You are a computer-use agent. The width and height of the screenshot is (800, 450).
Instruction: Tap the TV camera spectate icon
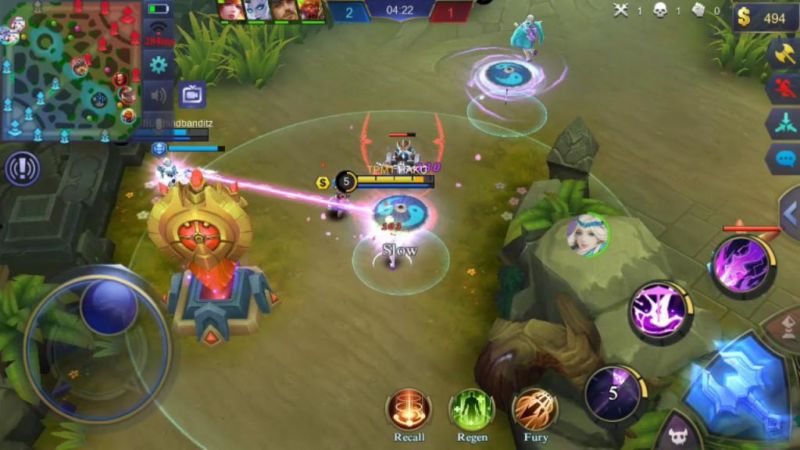[192, 95]
